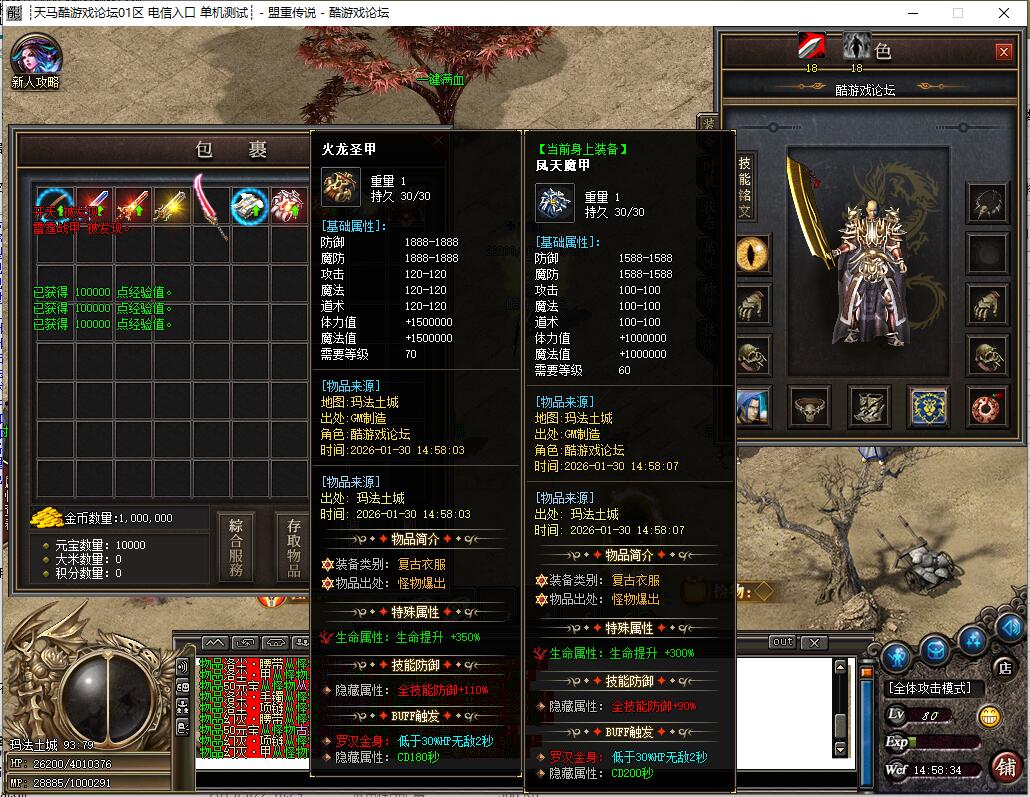Select the golden glowing sword in the bag
The width and height of the screenshot is (1030, 797).
(x=171, y=205)
